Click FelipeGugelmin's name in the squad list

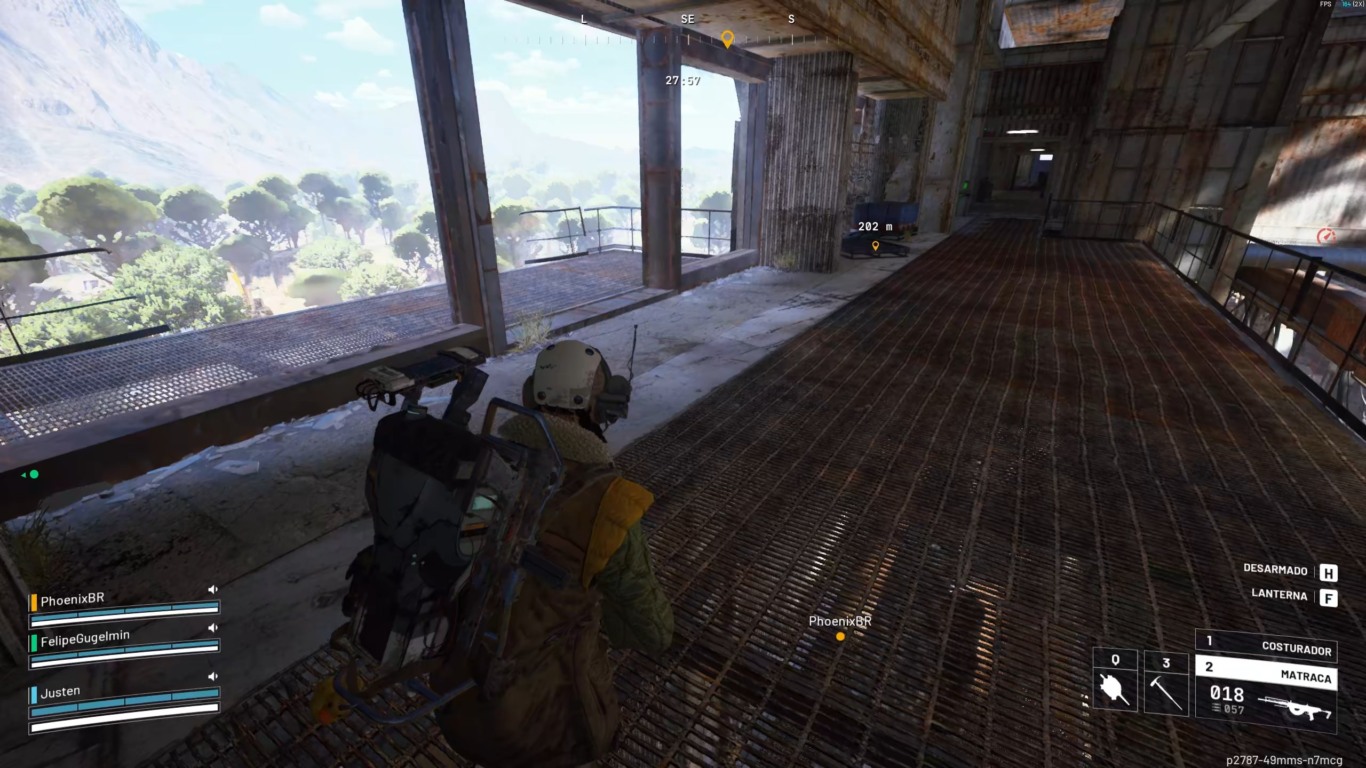85,635
